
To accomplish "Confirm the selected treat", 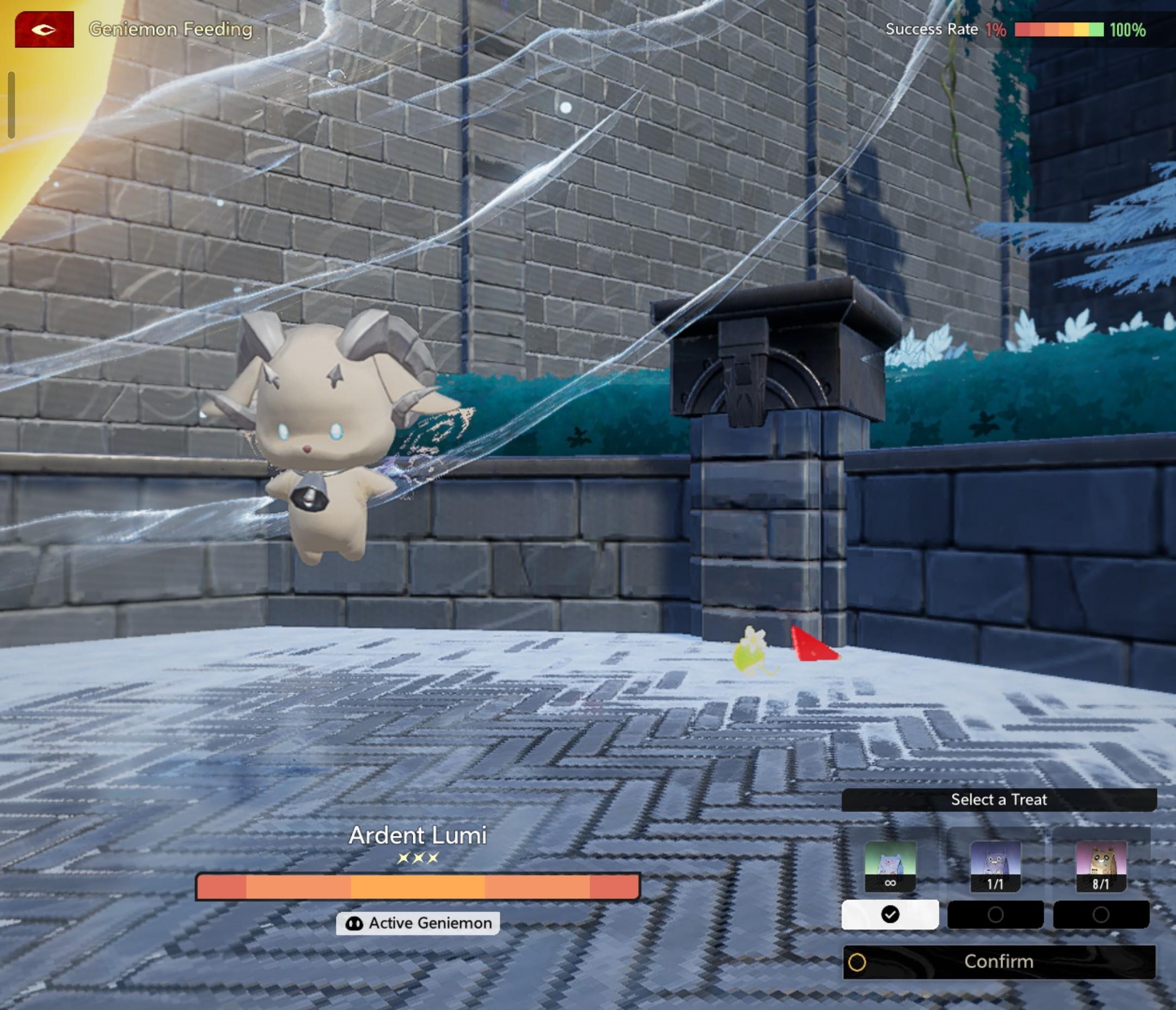I will pyautogui.click(x=999, y=962).
